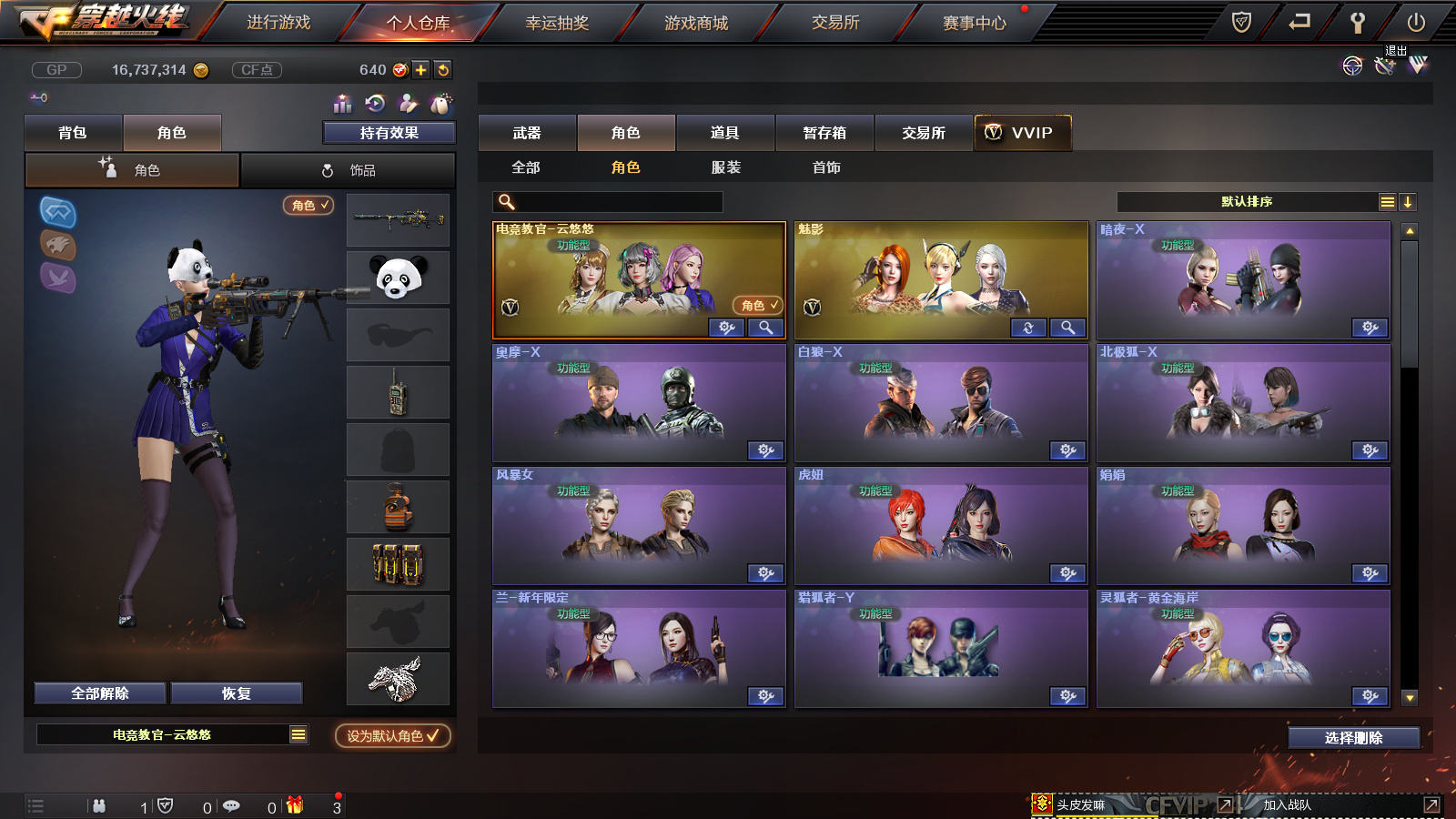1456x819 pixels.
Task: Expand the character name list beside 电竞教官-云悠悠
Action: (x=298, y=733)
